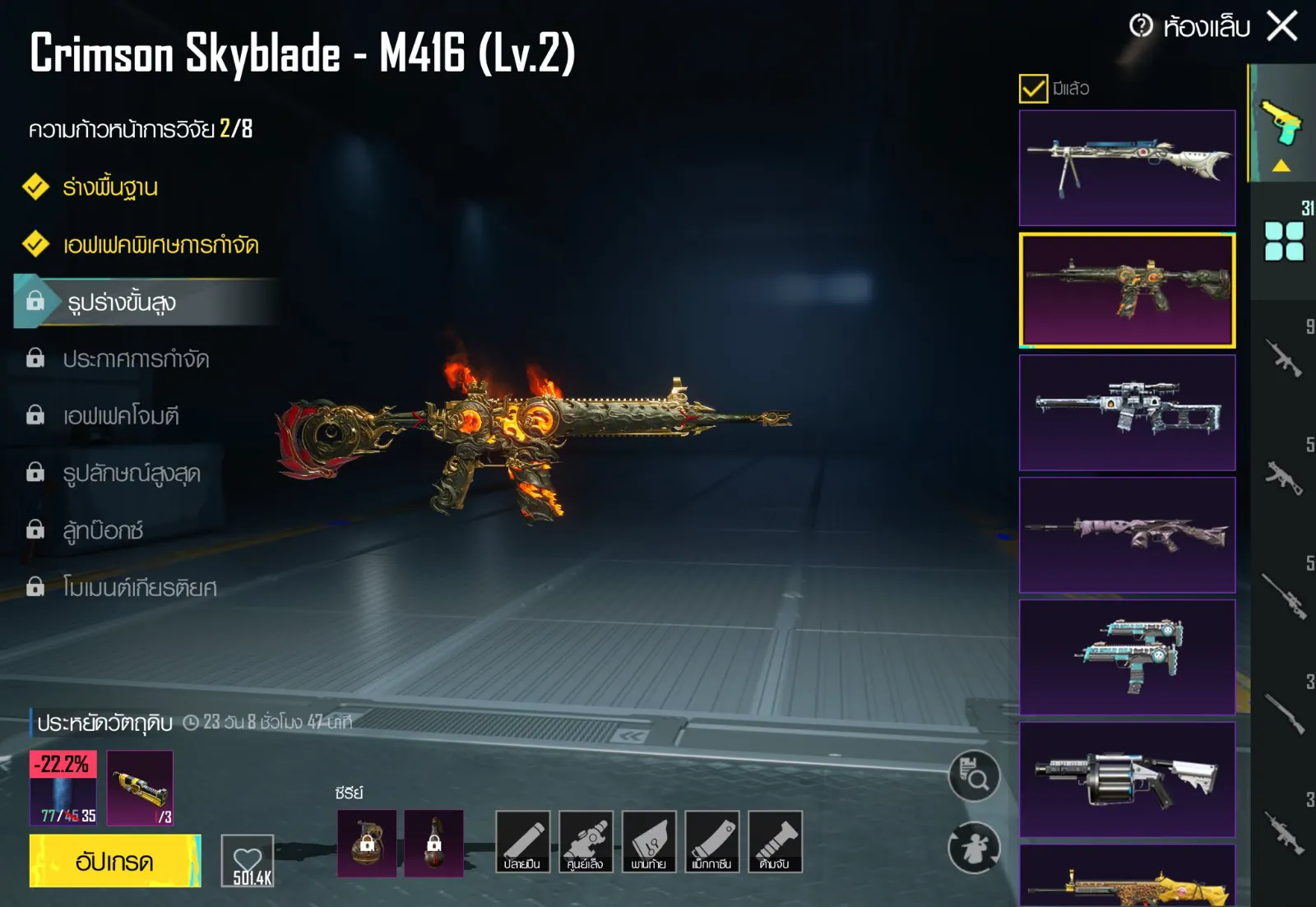
Task: Close the weapon lab screen
Action: point(1282,25)
